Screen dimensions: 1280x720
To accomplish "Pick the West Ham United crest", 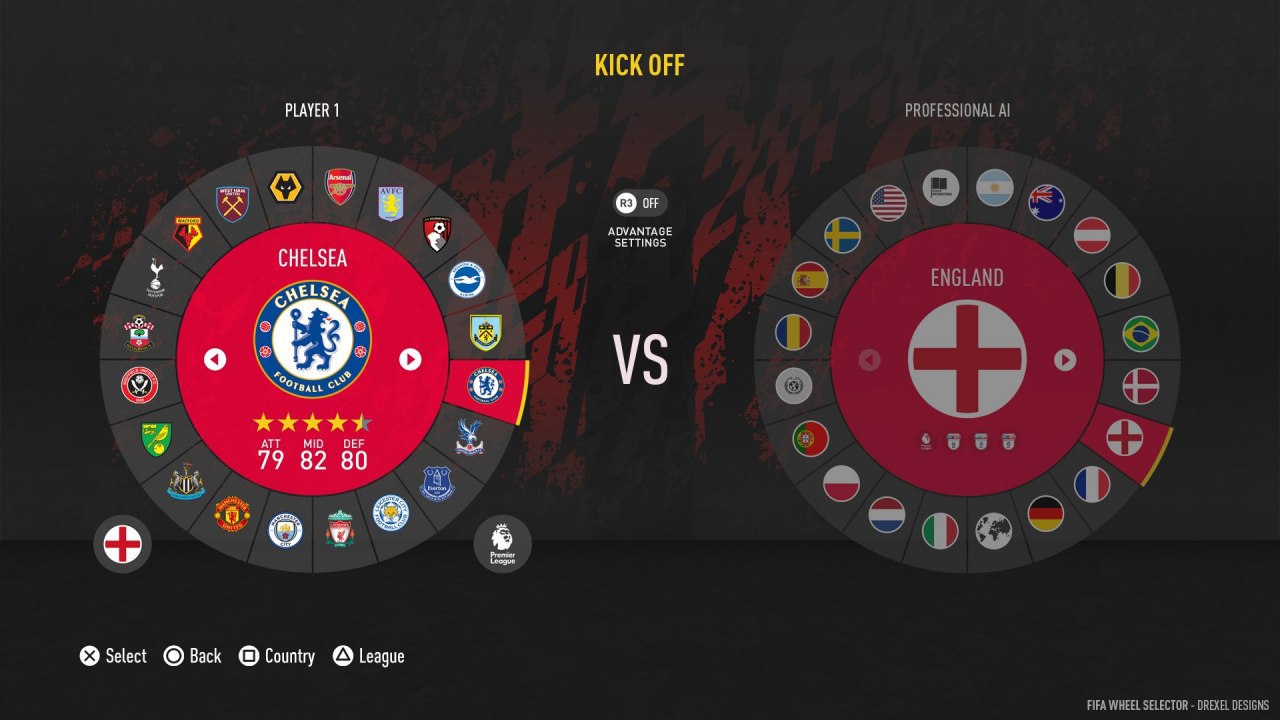I will tap(234, 204).
